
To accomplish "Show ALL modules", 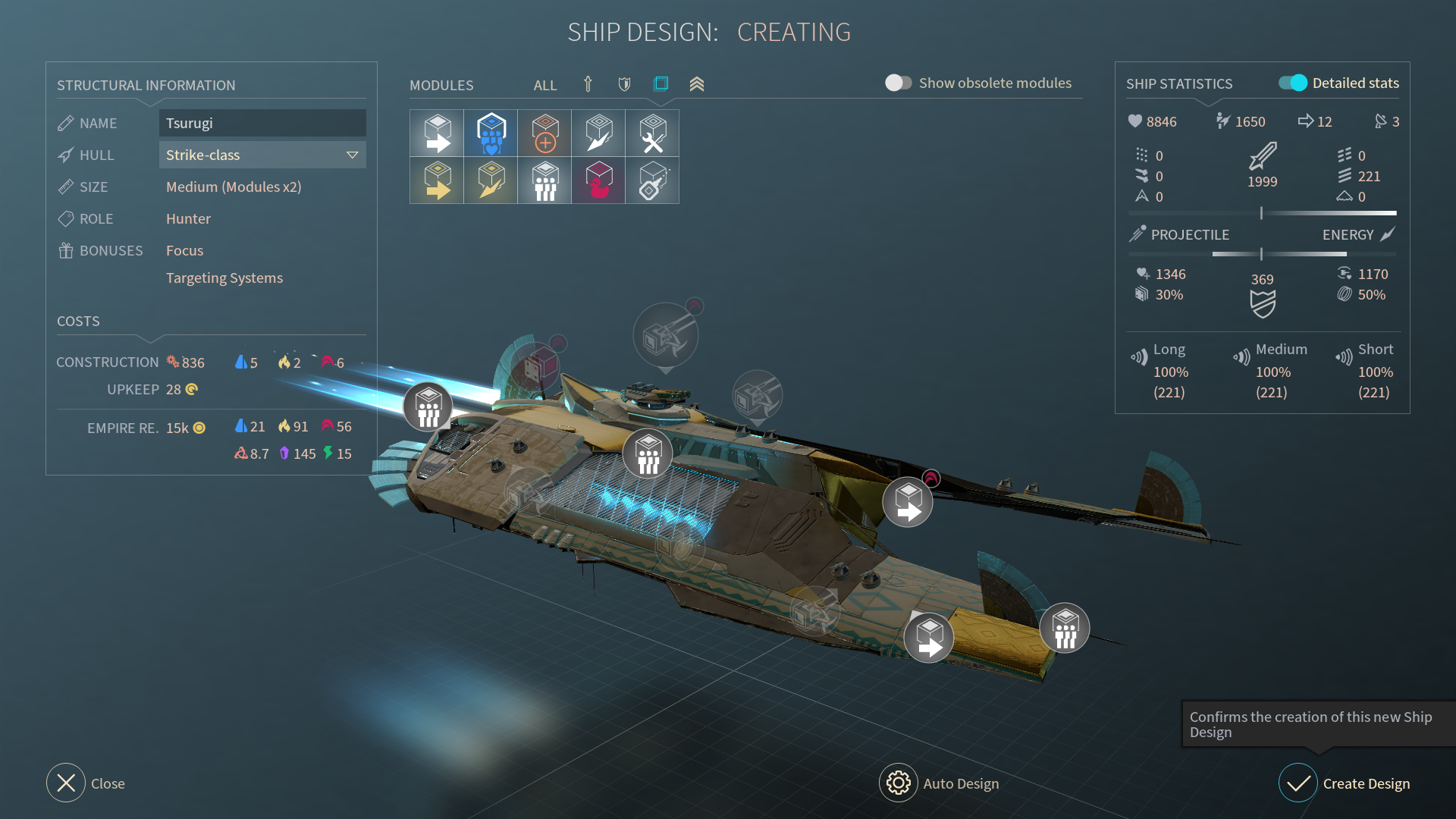I will pyautogui.click(x=544, y=85).
